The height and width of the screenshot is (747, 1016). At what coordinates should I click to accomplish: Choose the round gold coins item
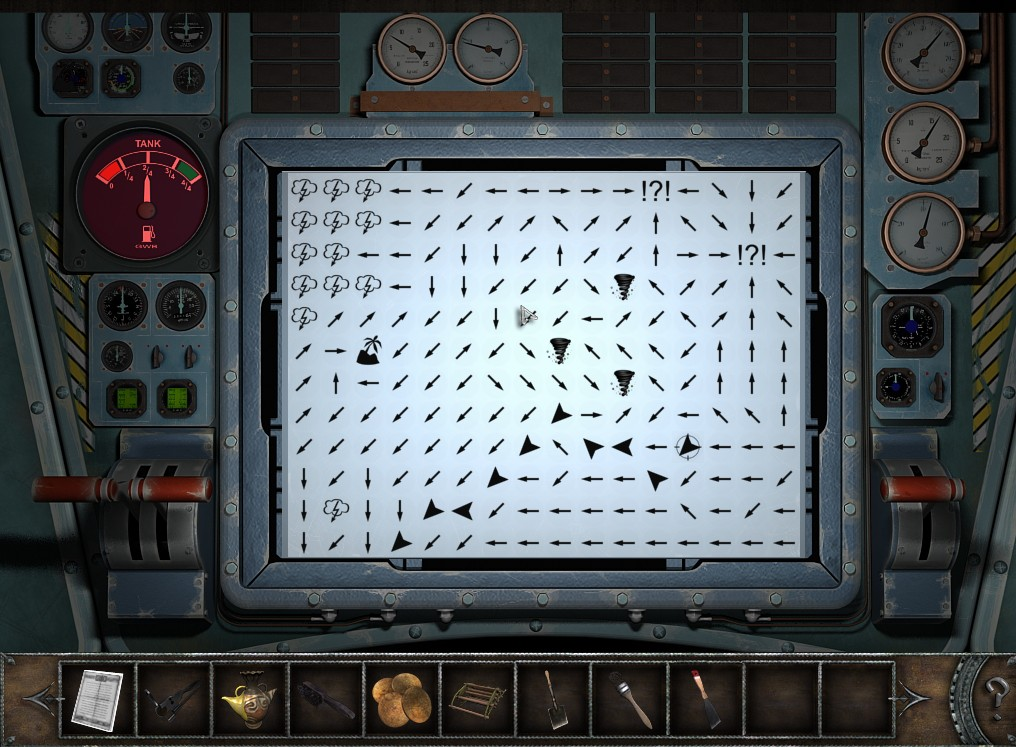point(401,698)
